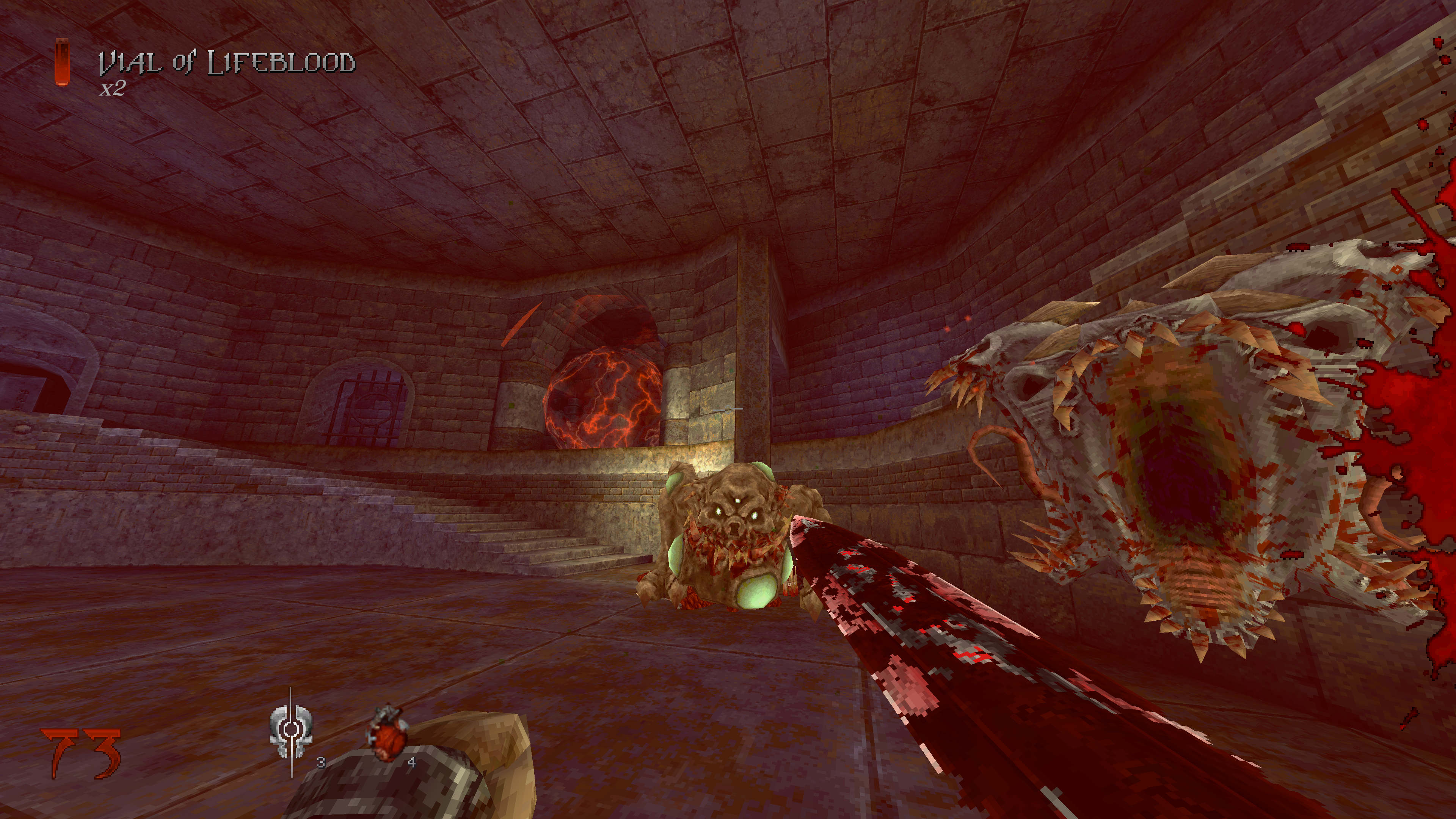
Task: Click the Vial of Lifeblood pickup icon
Action: 62,62
